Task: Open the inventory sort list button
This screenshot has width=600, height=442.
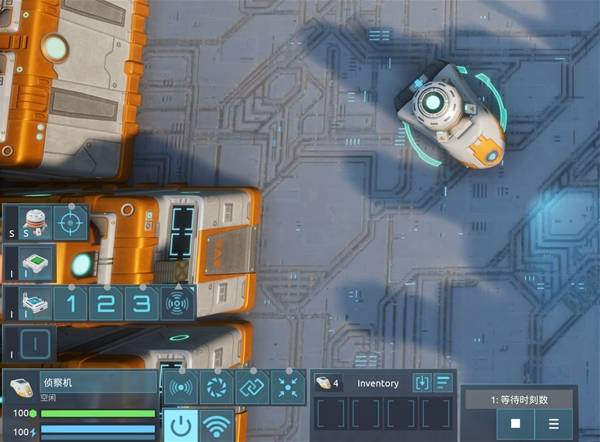Action: point(442,382)
